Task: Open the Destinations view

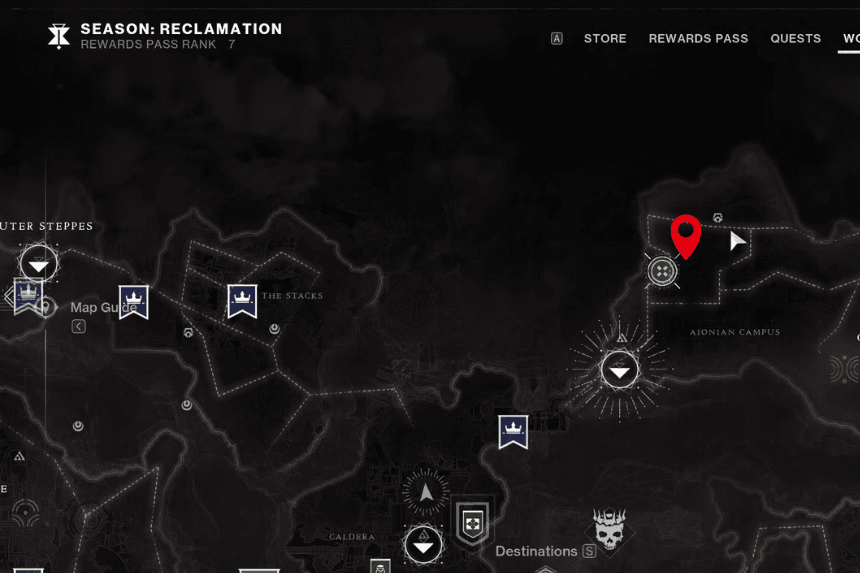Action: tap(537, 551)
